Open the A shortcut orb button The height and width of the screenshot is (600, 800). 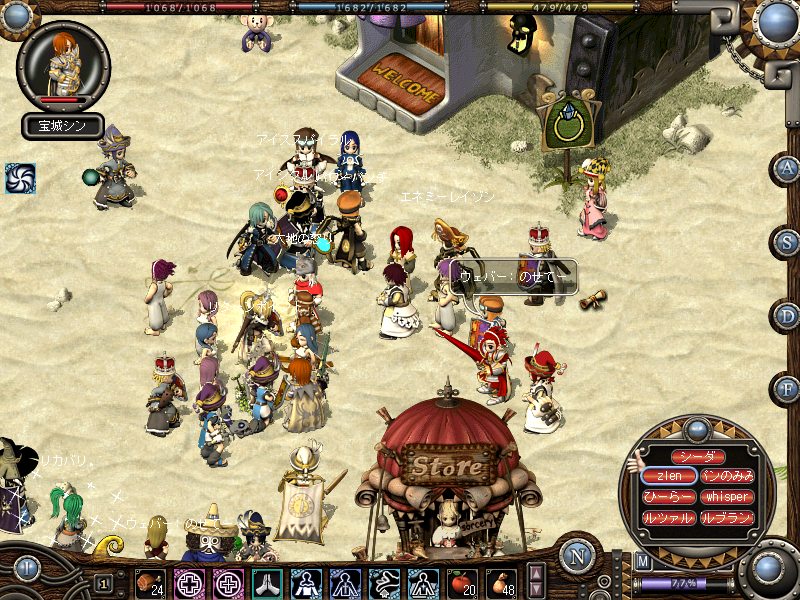[x=787, y=168]
